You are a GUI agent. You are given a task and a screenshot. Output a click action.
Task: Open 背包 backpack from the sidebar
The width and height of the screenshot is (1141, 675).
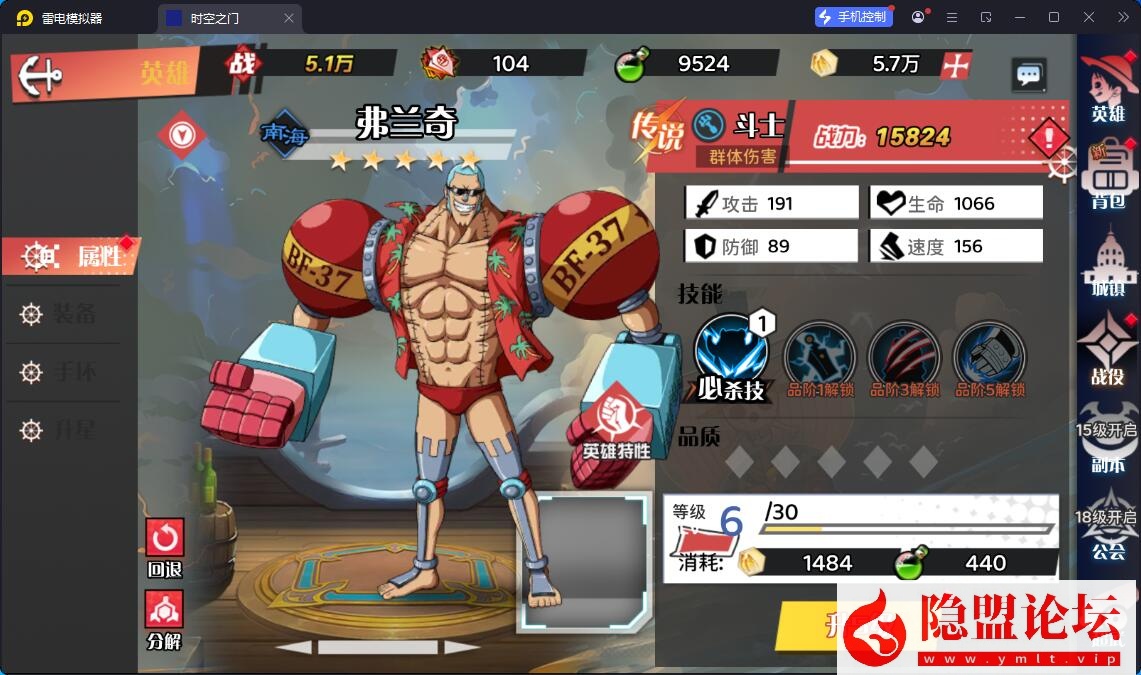tap(1108, 180)
